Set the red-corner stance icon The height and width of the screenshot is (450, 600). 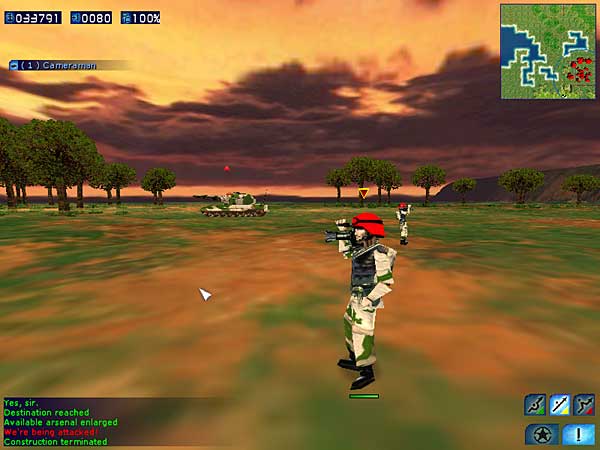click(584, 404)
